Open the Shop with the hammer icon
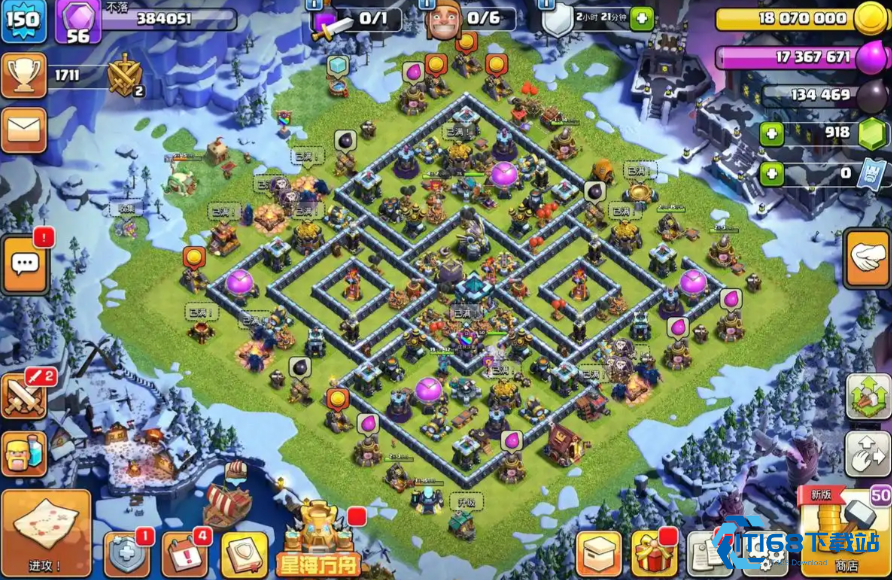The height and width of the screenshot is (580, 892). tap(844, 532)
